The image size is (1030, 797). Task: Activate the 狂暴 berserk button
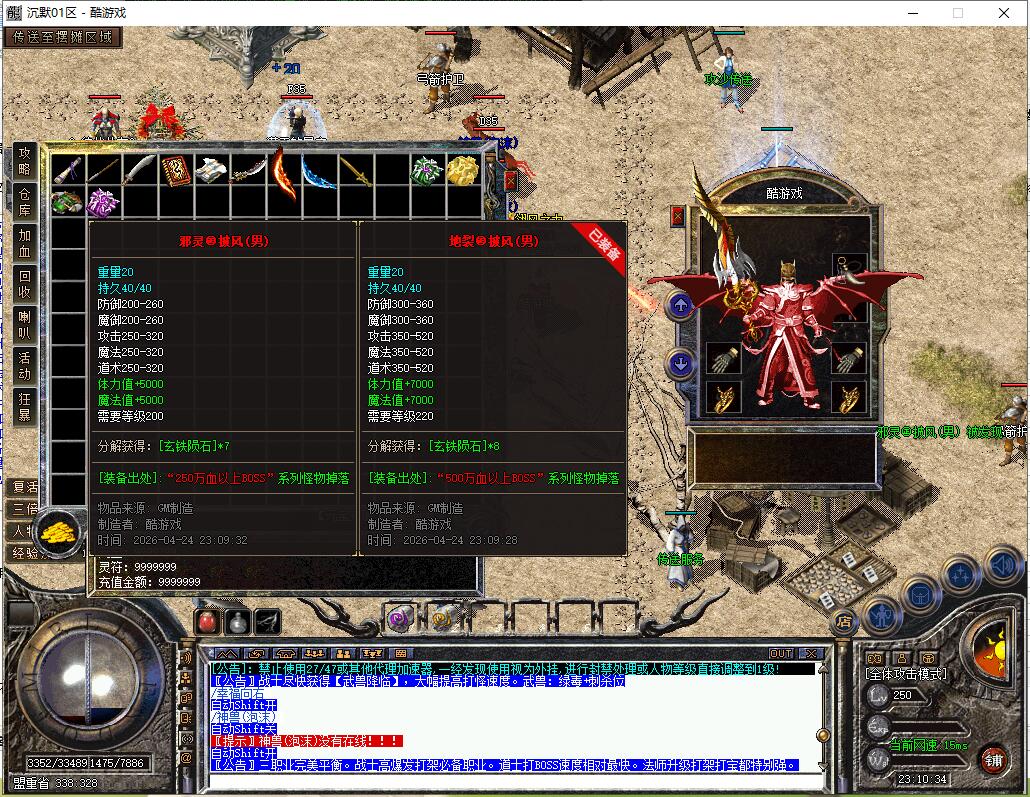click(25, 406)
